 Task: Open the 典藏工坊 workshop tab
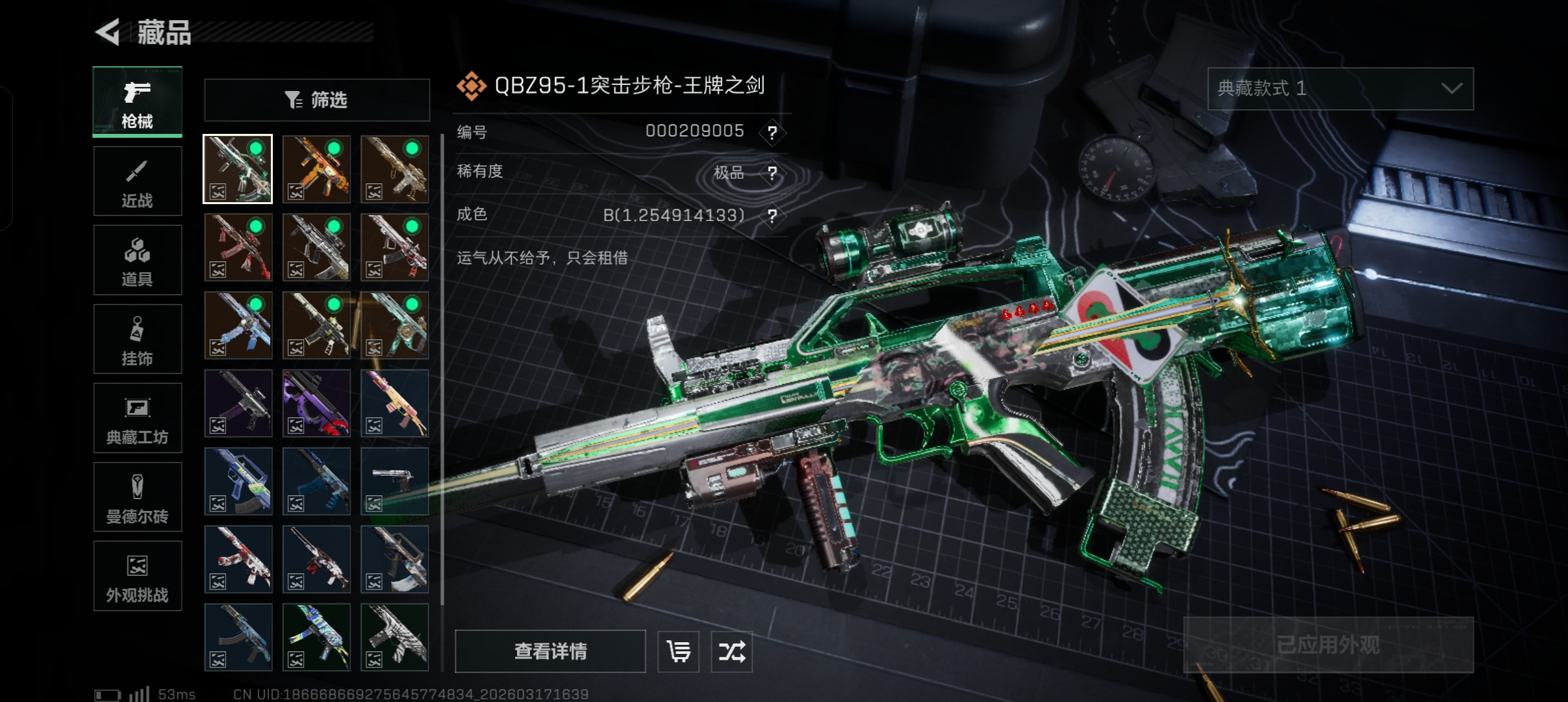pos(137,418)
